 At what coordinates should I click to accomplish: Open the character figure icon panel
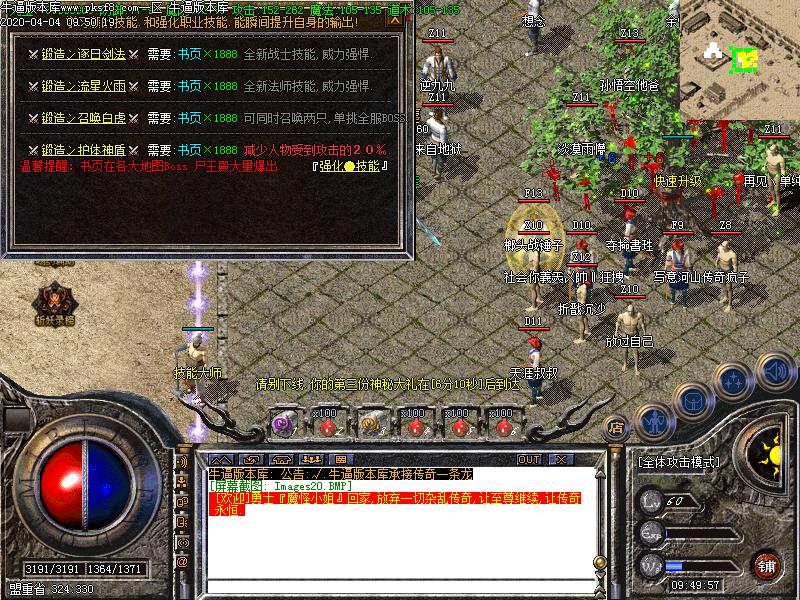tap(654, 424)
